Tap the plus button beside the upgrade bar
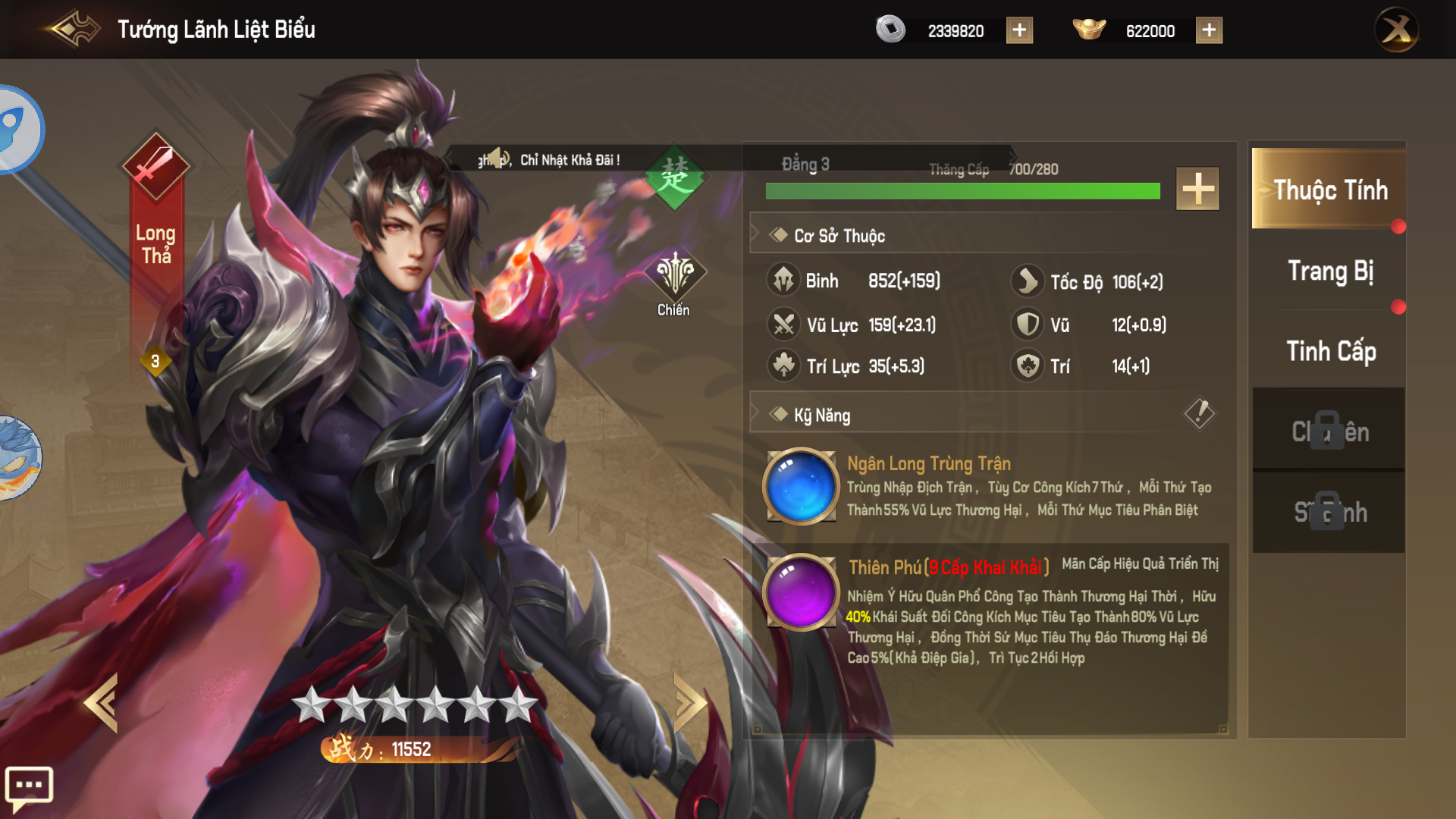1456x819 pixels. coord(1197,189)
